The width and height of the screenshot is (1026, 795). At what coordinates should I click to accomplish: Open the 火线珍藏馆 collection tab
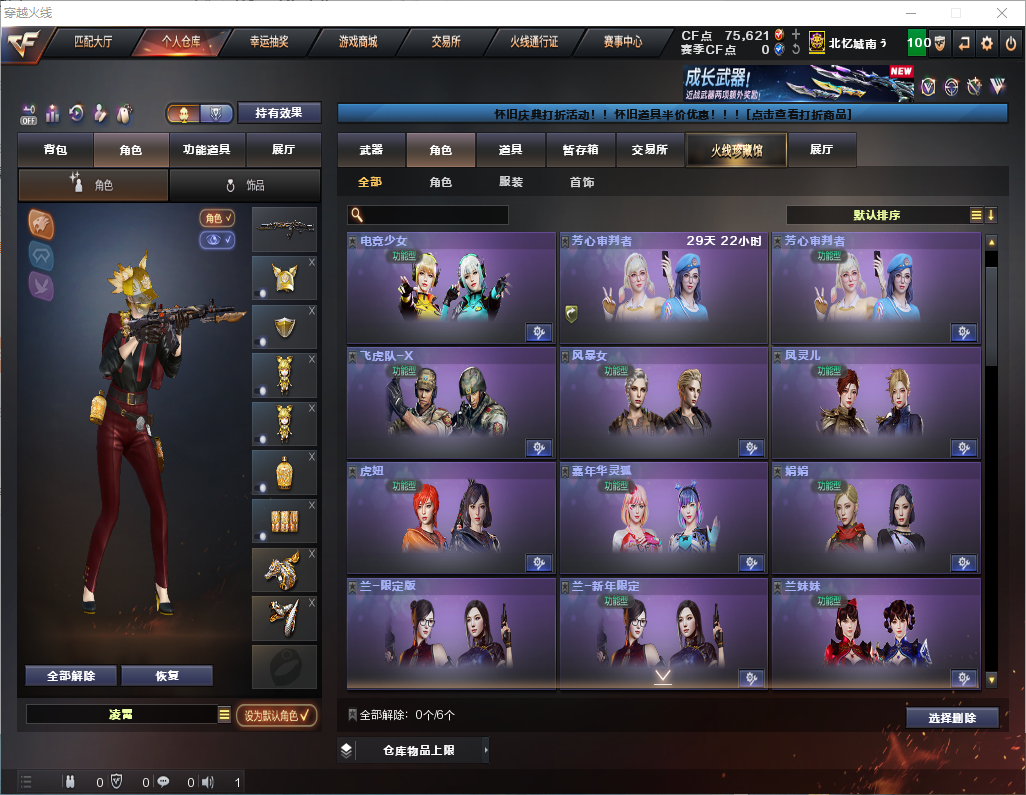click(x=736, y=150)
